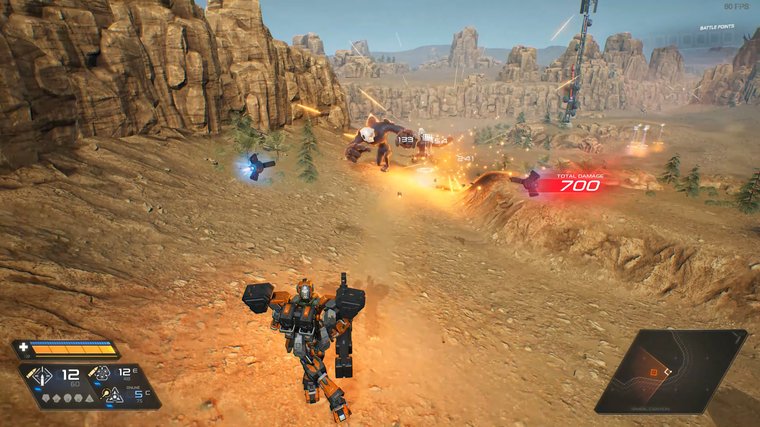
Task: Choose the secondary weapon icon with 12 ammo
Action: pos(102,373)
